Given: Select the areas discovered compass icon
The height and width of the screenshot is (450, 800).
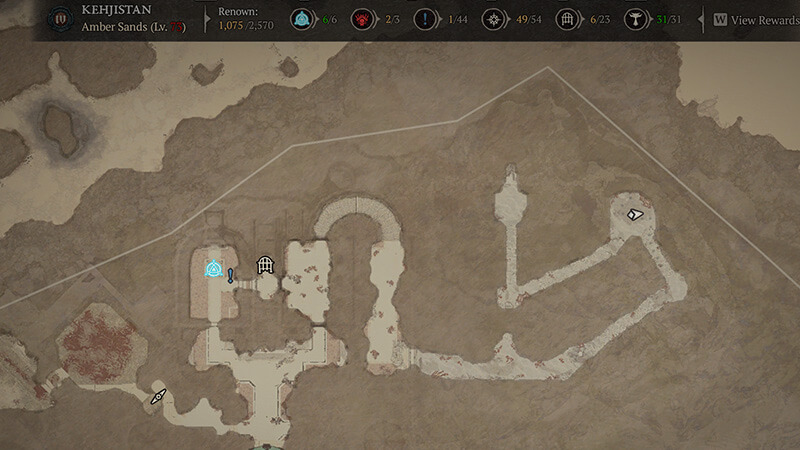Looking at the screenshot, I should point(492,19).
